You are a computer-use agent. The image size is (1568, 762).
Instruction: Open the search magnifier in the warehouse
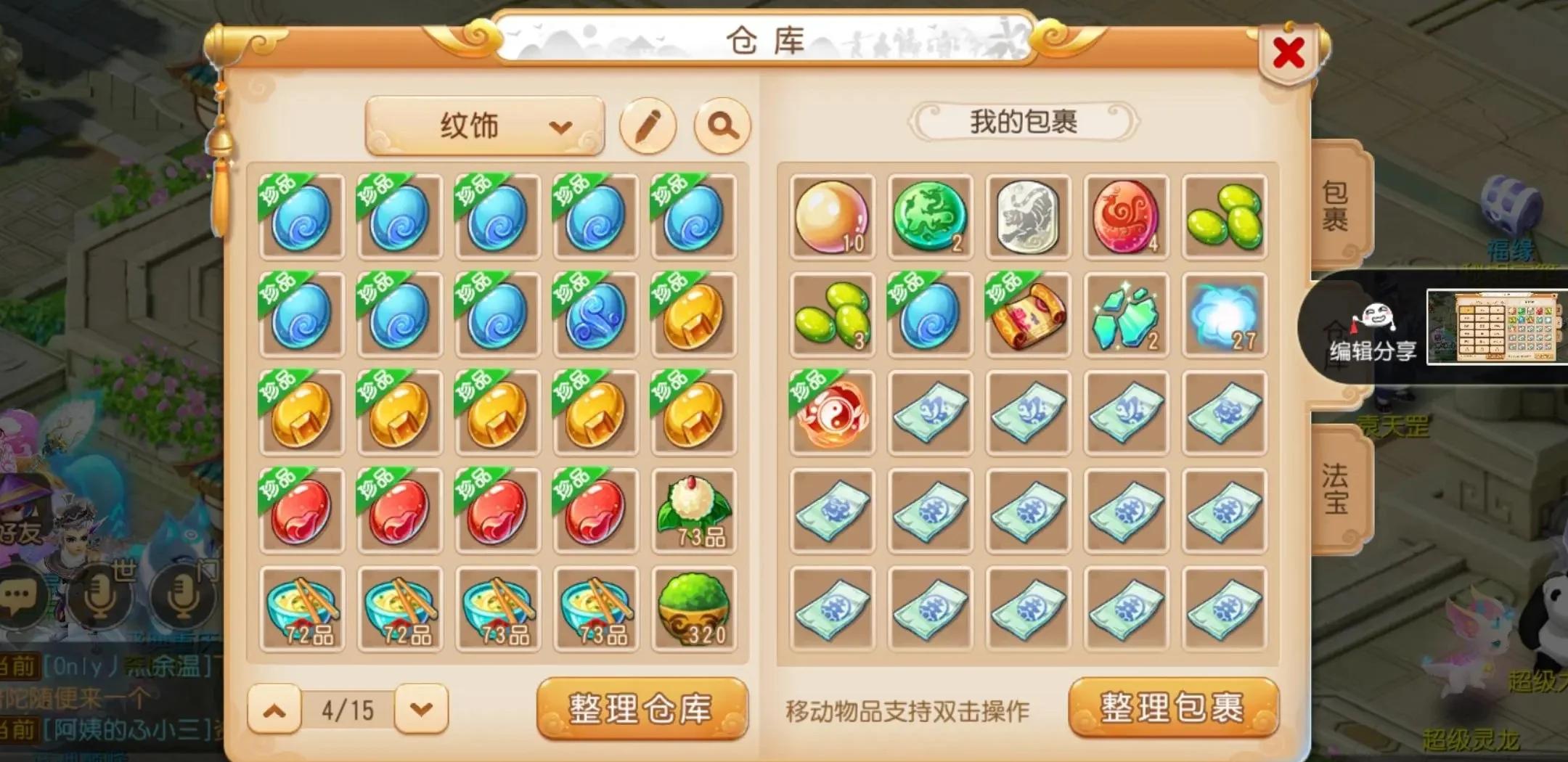point(722,125)
